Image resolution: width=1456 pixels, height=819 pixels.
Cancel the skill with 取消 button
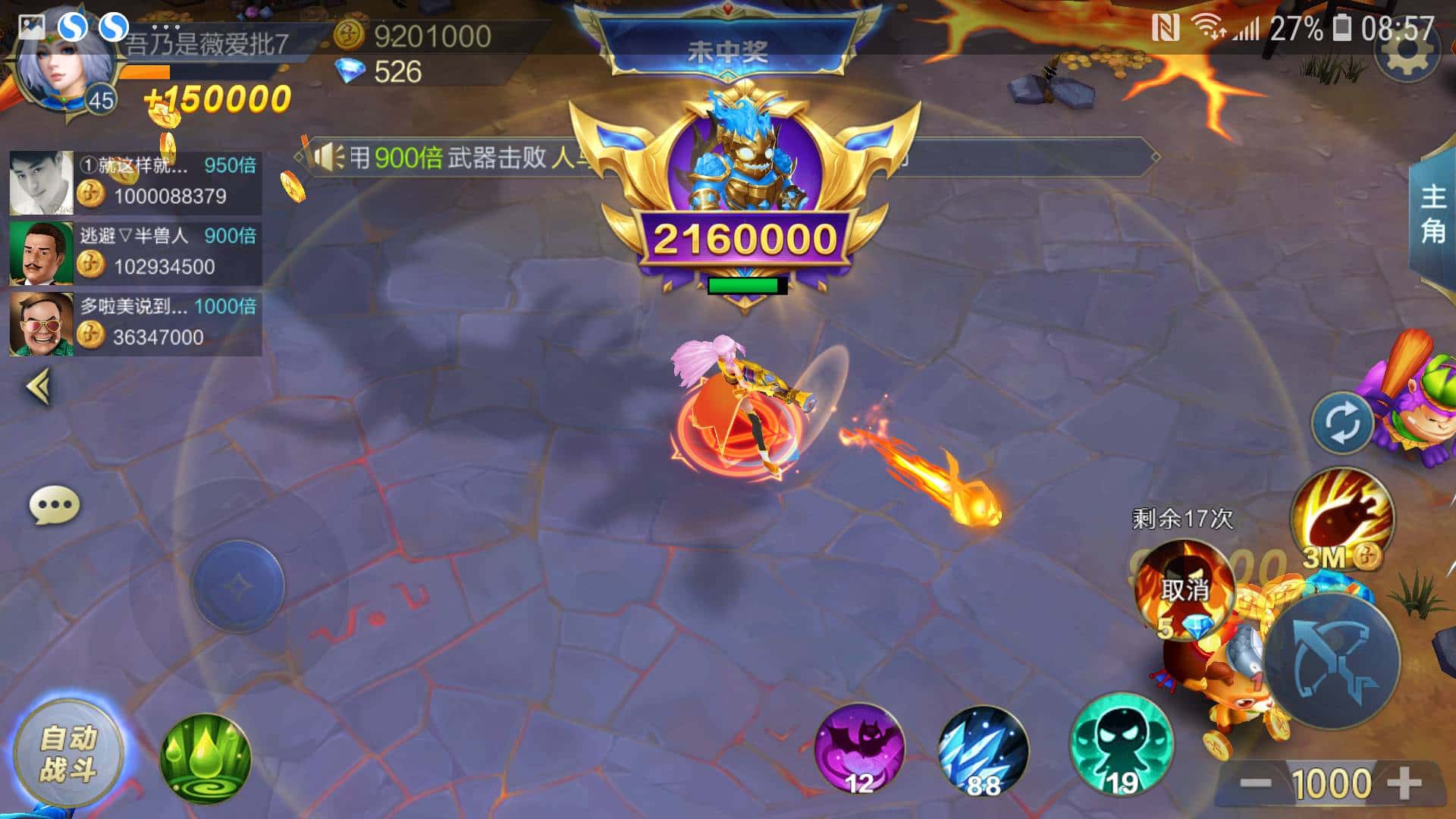(1184, 590)
